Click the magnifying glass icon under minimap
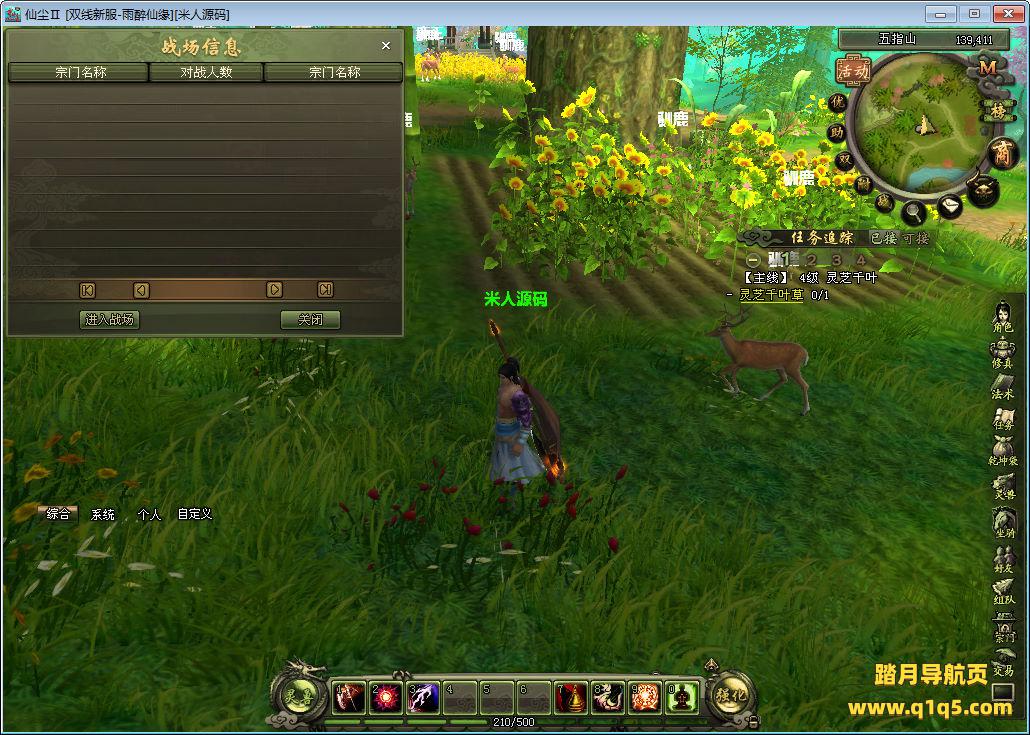The width and height of the screenshot is (1030, 735). tap(913, 212)
